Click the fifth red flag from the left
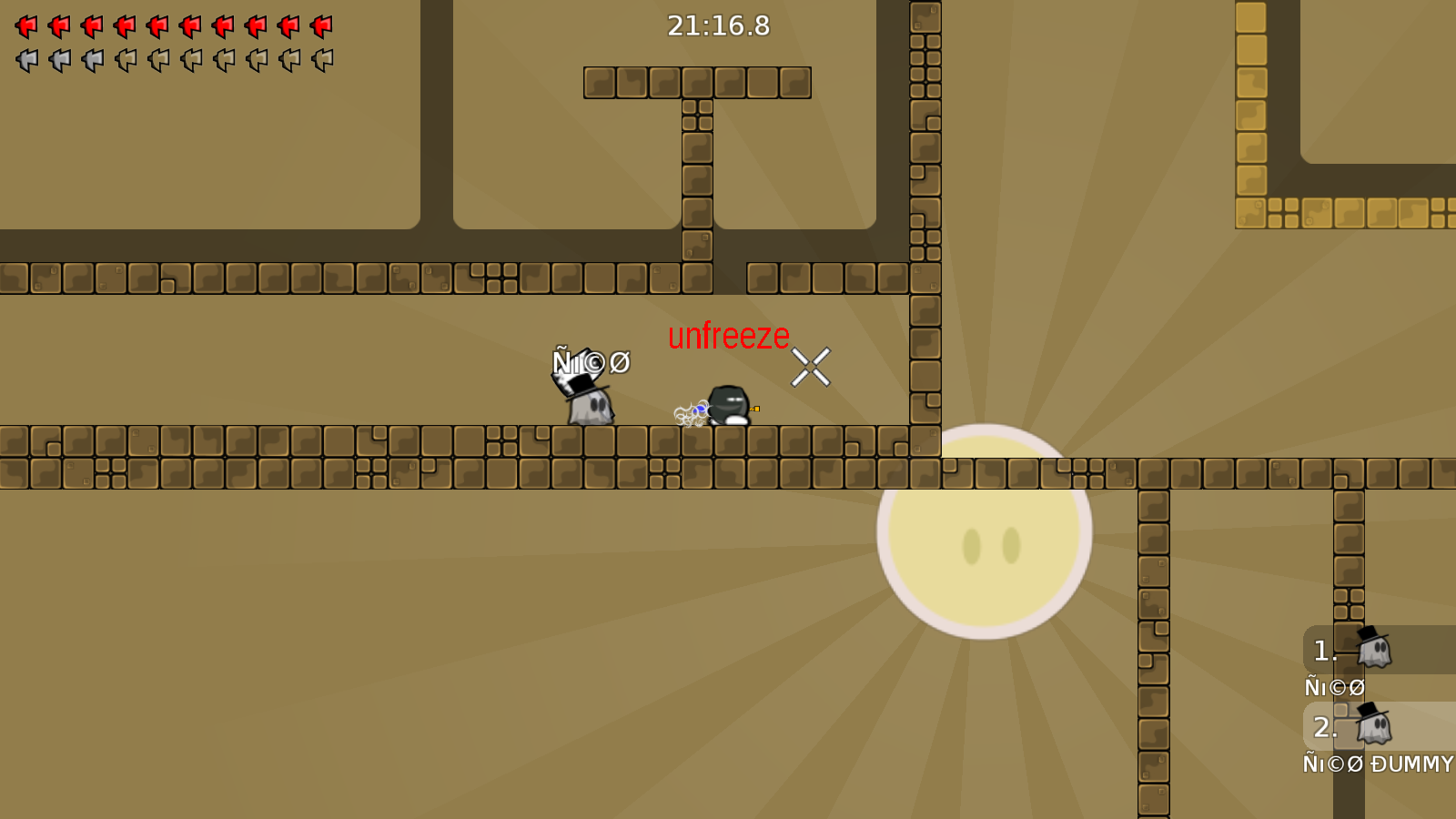Viewport: 1456px width, 819px height. pos(157,25)
